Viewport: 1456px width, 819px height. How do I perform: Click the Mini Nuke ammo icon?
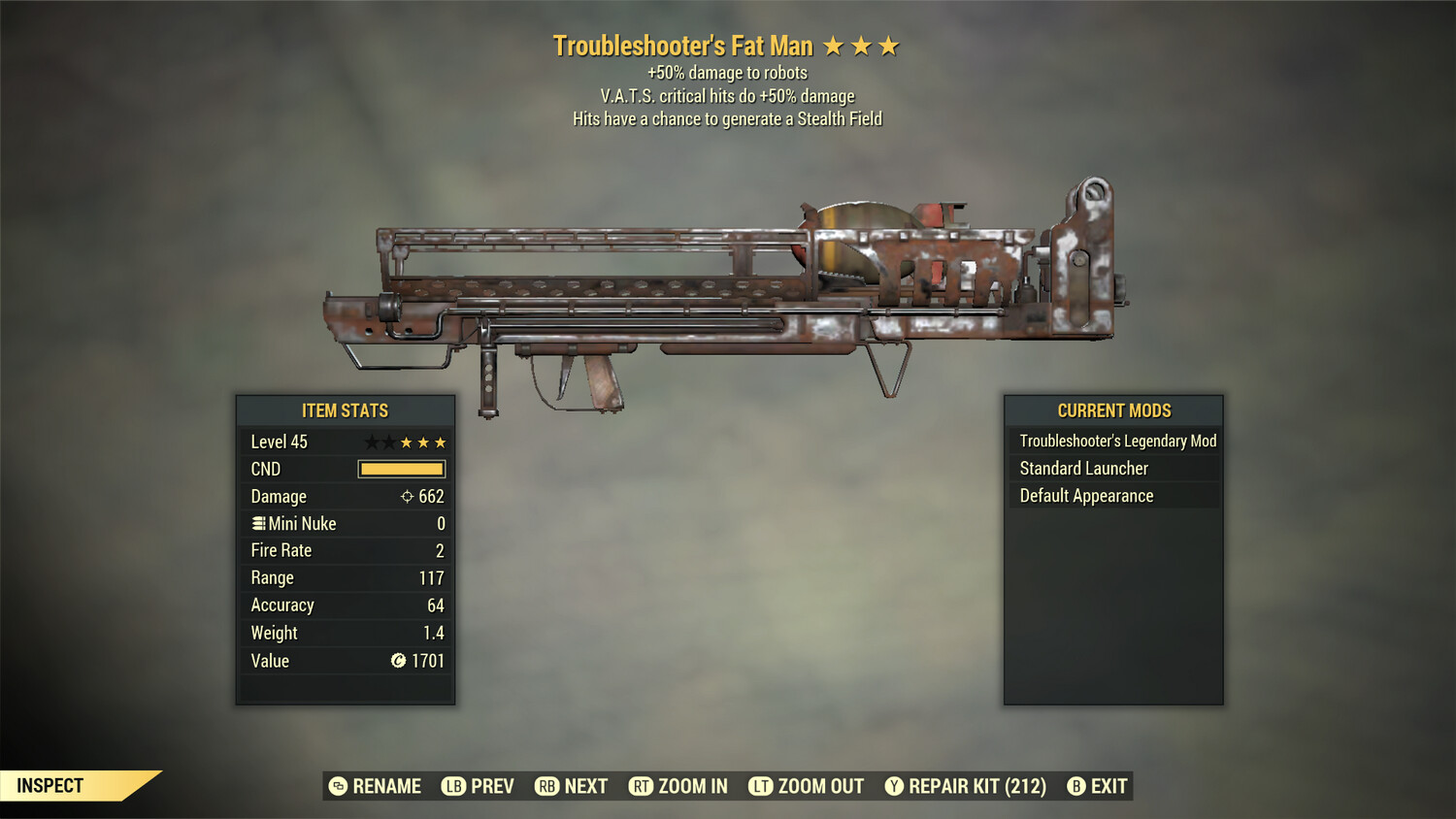tap(259, 523)
